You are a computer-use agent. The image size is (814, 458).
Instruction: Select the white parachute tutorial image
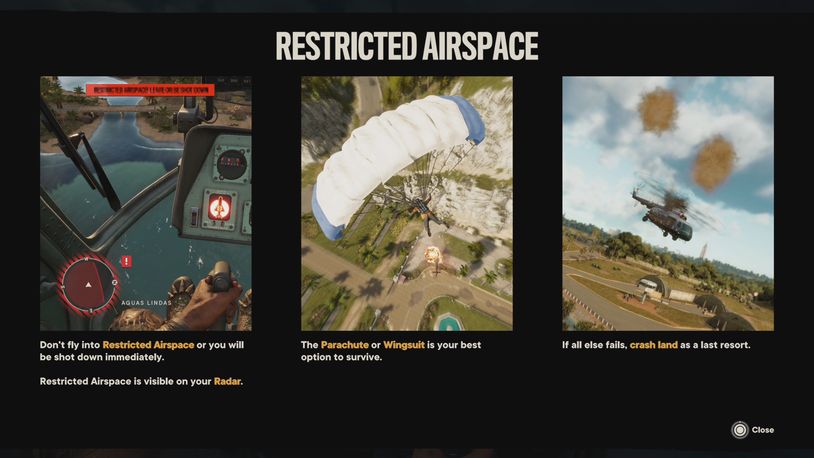[x=407, y=203]
